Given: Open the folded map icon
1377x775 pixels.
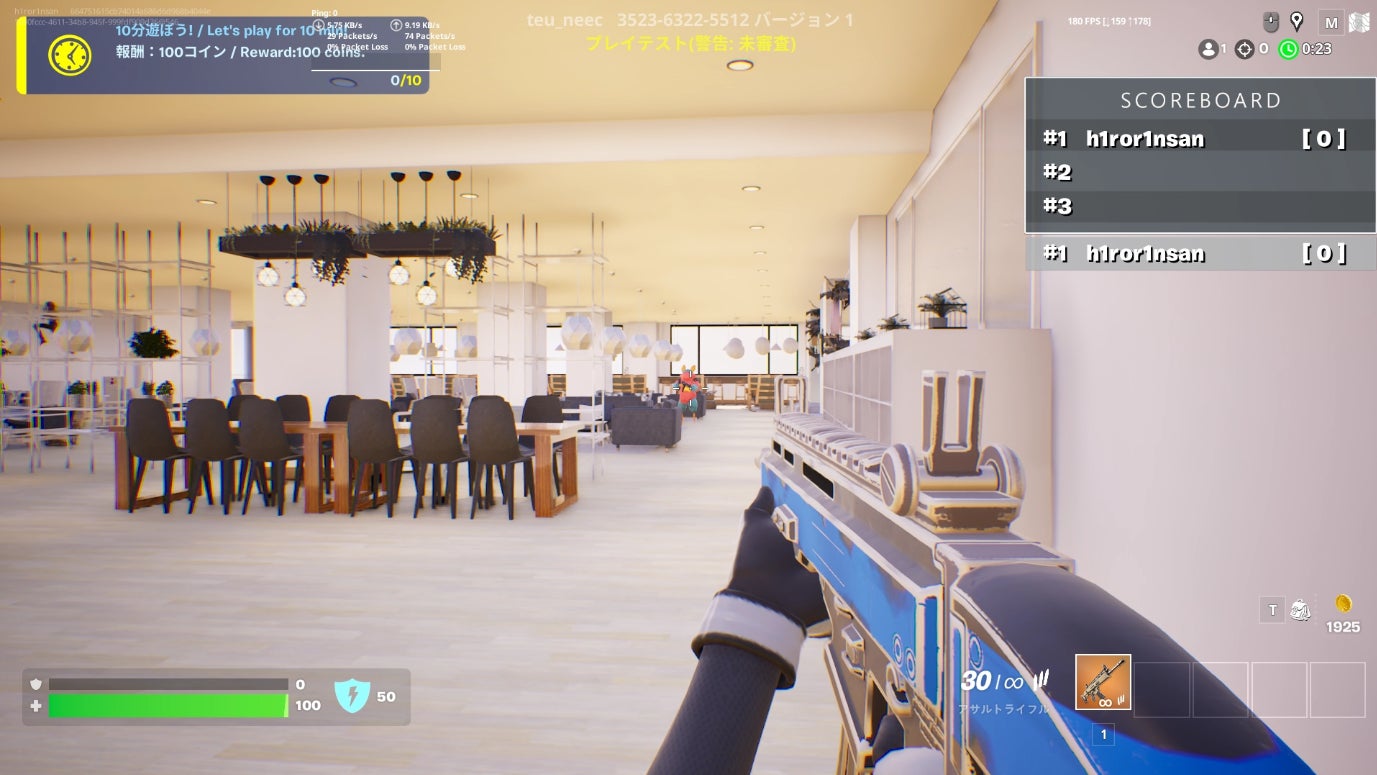Looking at the screenshot, I should coord(1358,23).
